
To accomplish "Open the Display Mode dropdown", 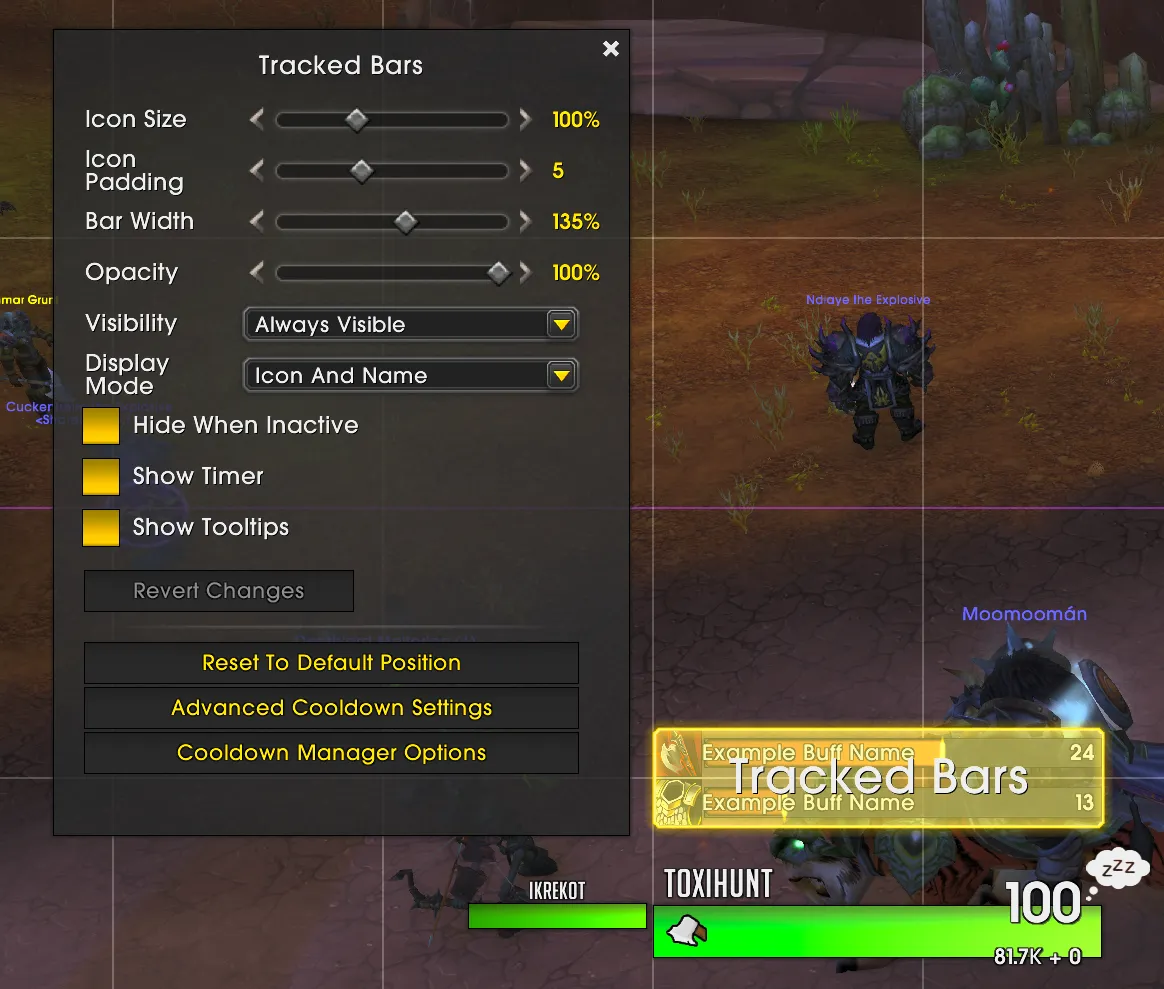I will (411, 375).
